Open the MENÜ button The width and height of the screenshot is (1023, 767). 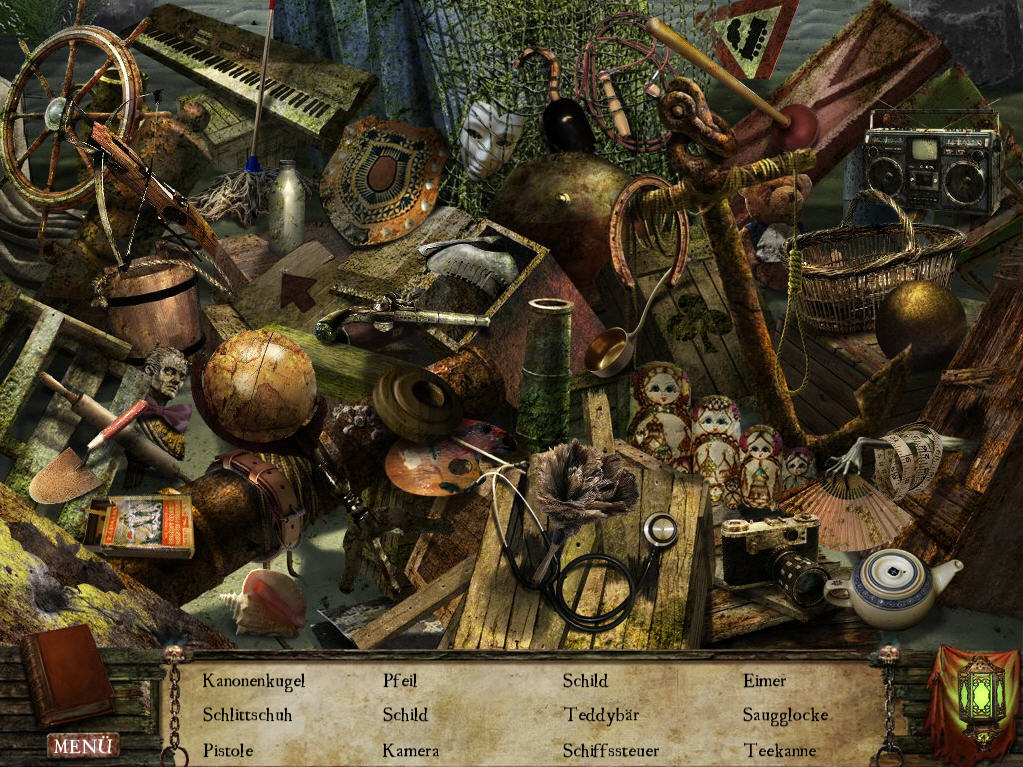pos(83,745)
